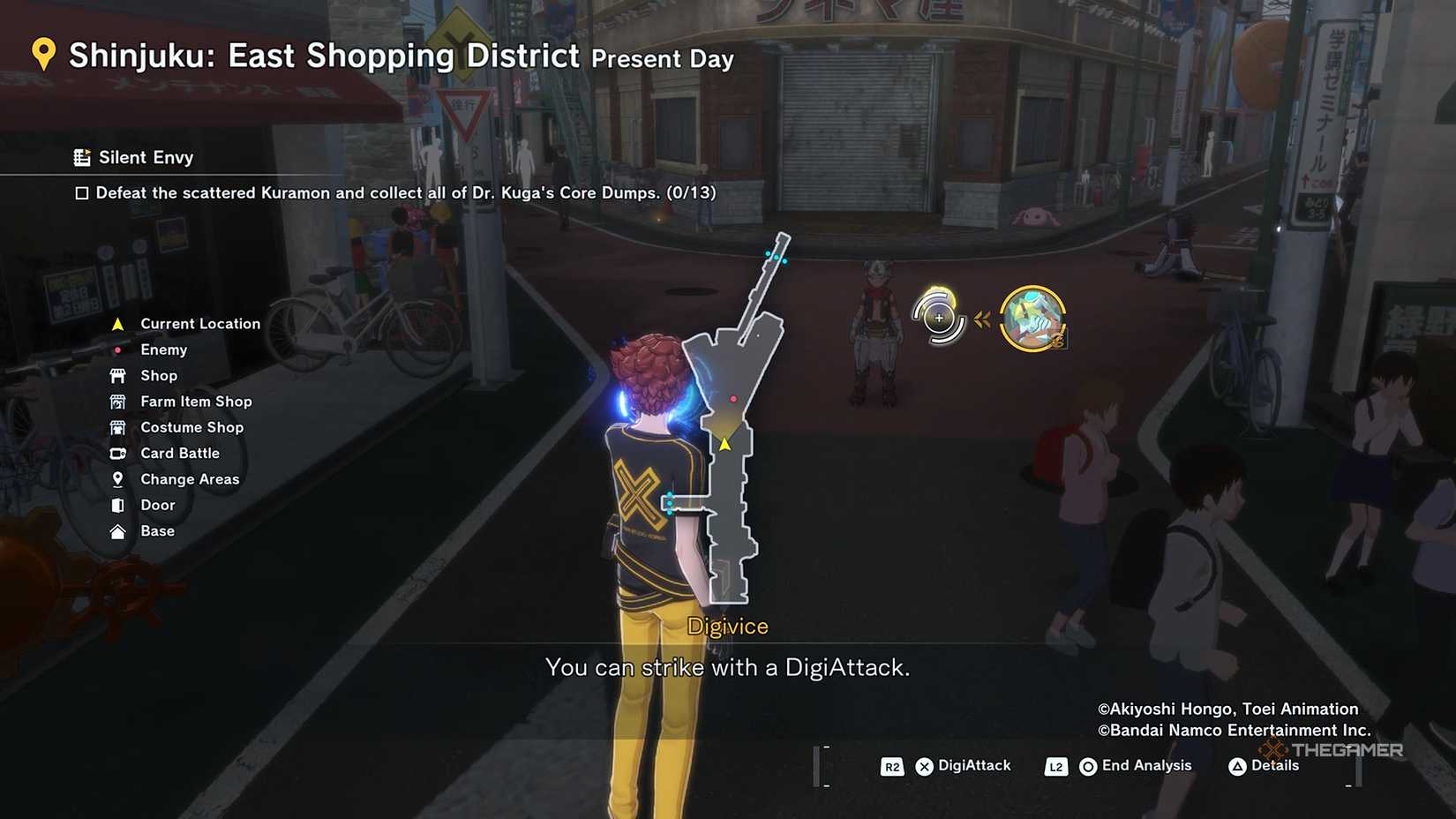The image size is (1456, 819).
Task: Select the Current Location legend entry
Action: 200,324
